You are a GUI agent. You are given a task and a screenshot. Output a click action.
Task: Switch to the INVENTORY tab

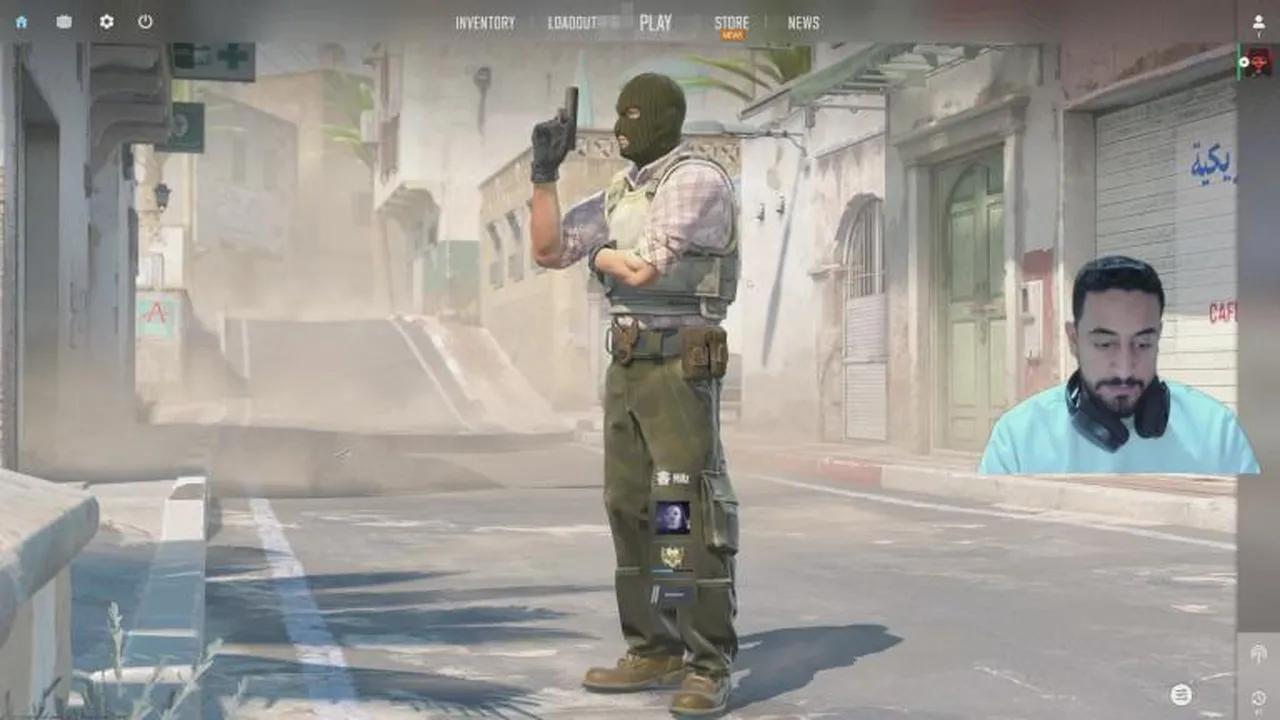(485, 21)
